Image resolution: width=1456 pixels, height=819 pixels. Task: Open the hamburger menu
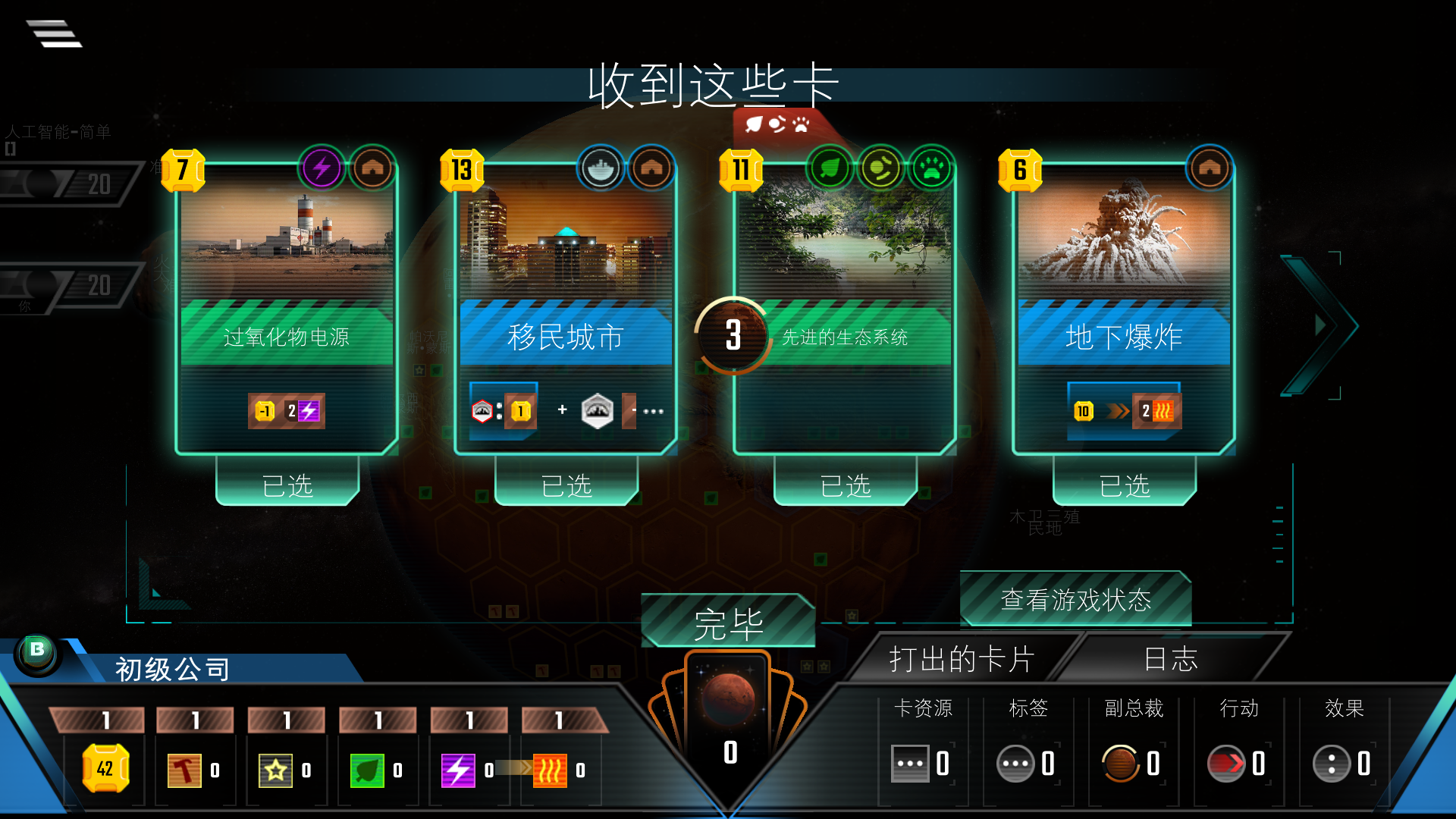point(55,33)
